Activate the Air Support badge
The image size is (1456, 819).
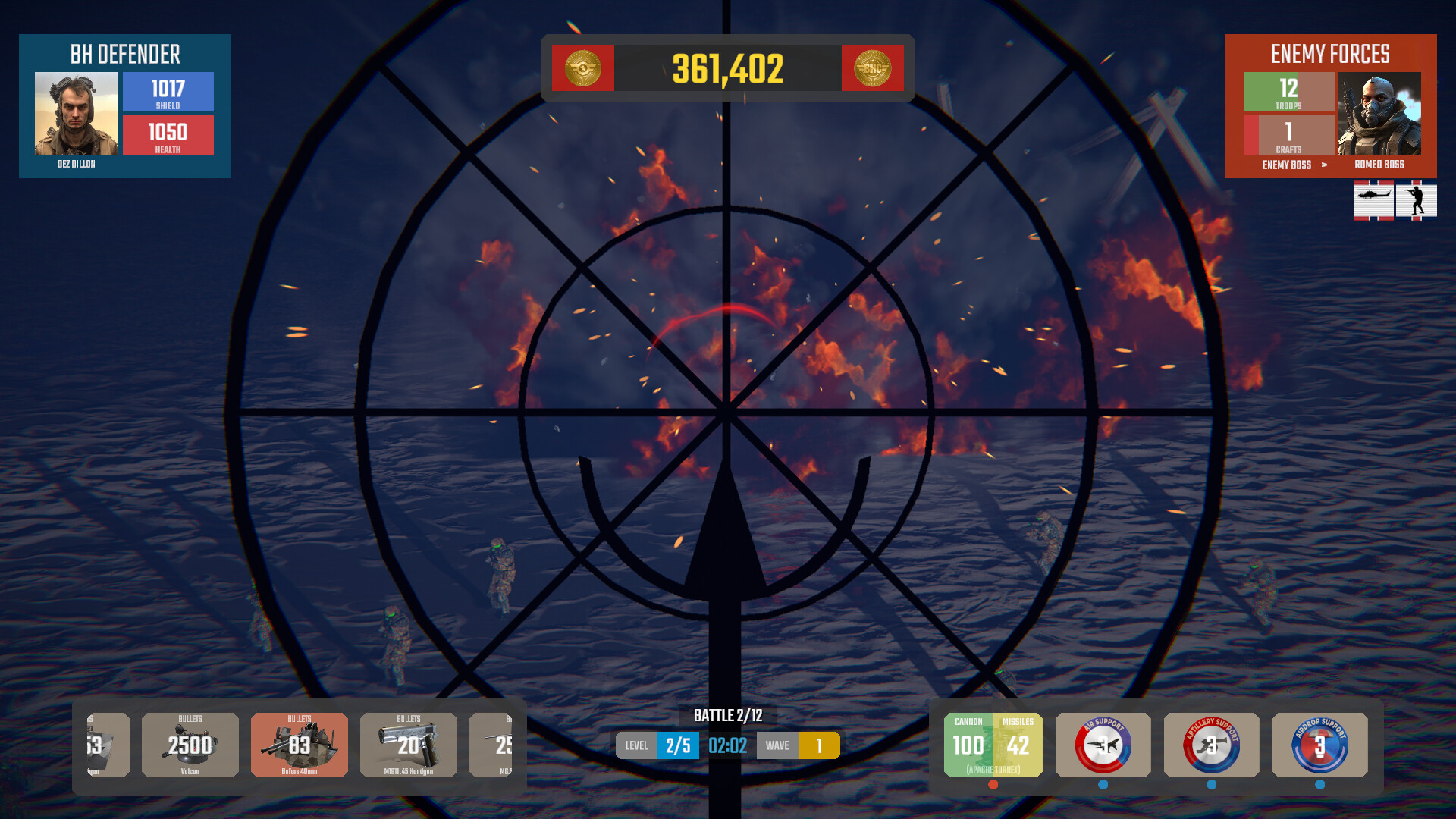click(x=1102, y=745)
